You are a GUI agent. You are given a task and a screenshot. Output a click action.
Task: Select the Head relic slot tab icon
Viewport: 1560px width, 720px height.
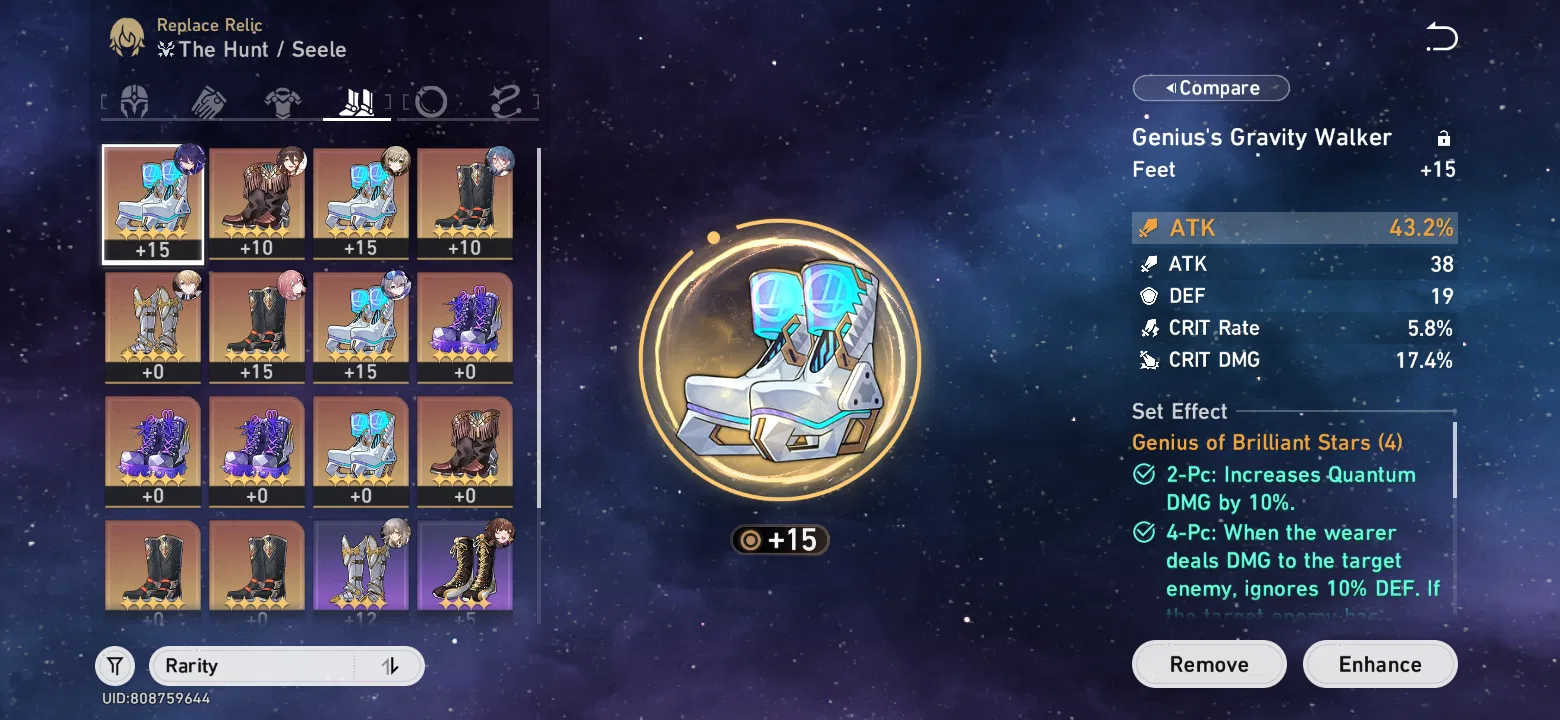(135, 99)
